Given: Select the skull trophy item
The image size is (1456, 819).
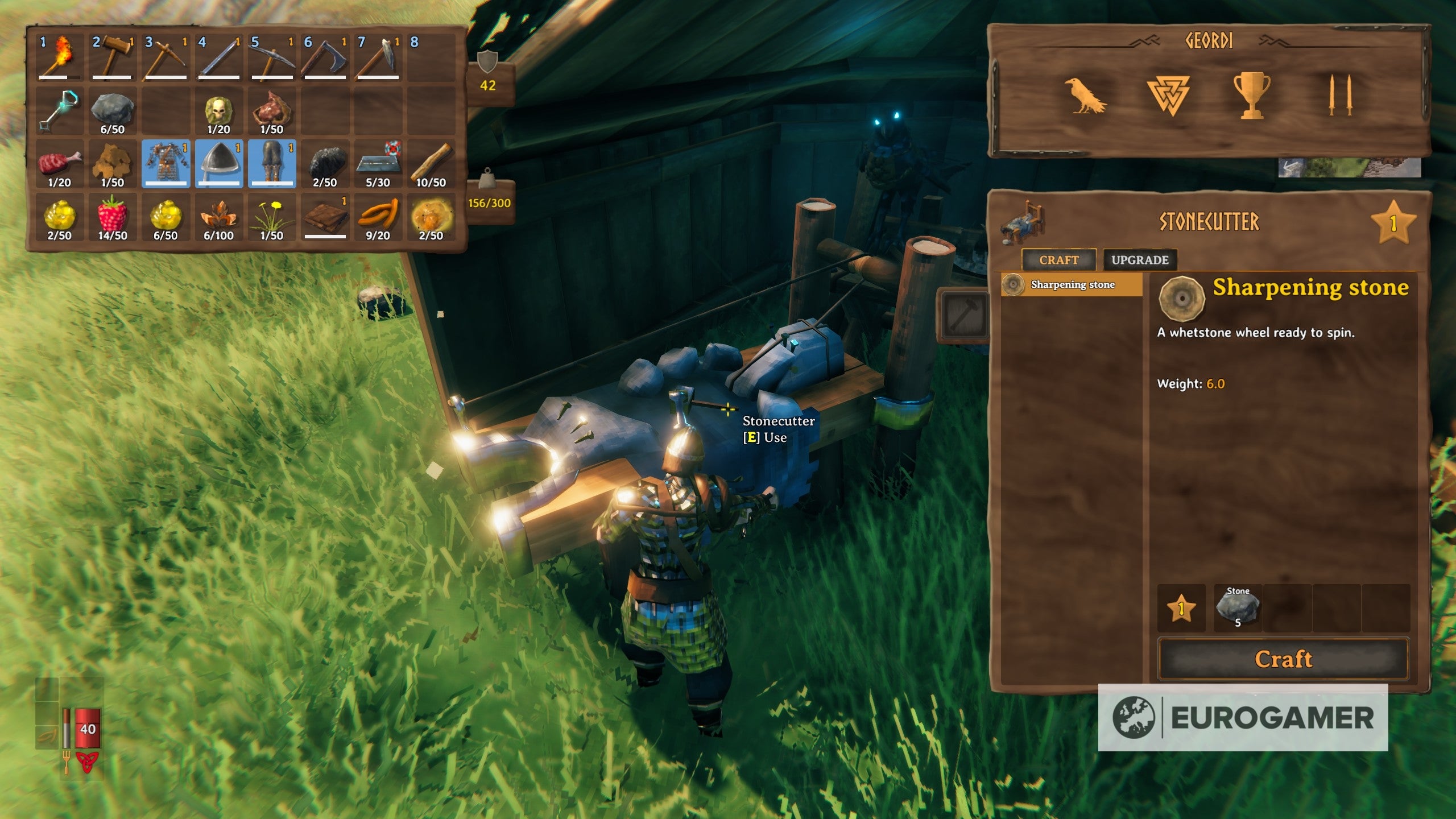Looking at the screenshot, I should (218, 111).
